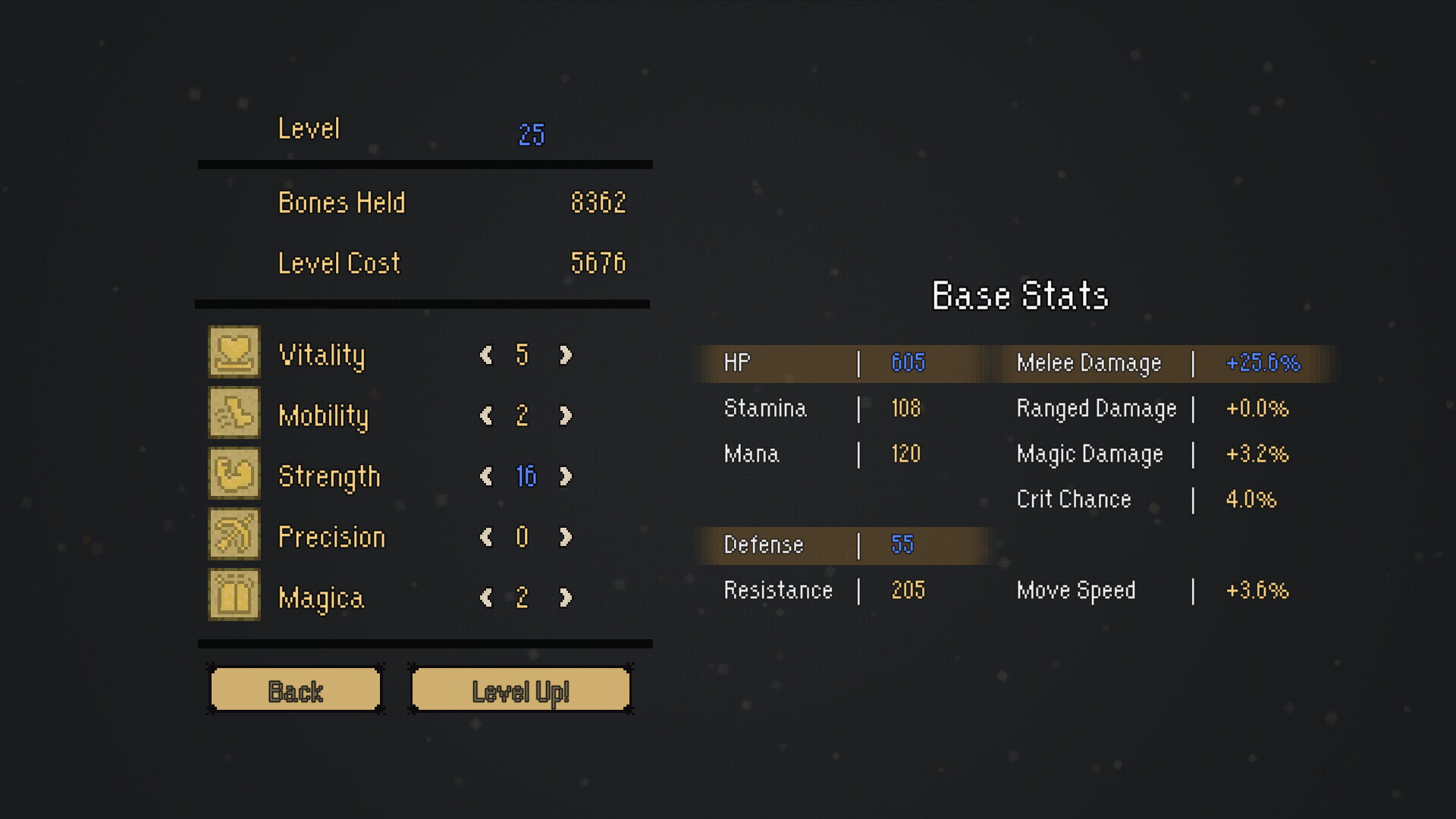Decrease Vitality with its left arrow
Image resolution: width=1456 pixels, height=819 pixels.
point(486,355)
